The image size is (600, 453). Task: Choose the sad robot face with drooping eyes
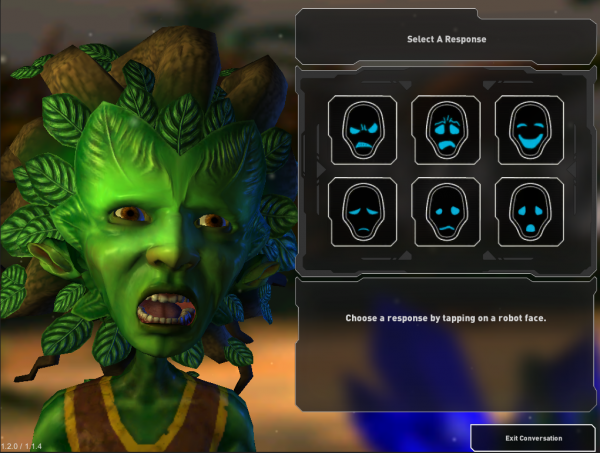[362, 211]
